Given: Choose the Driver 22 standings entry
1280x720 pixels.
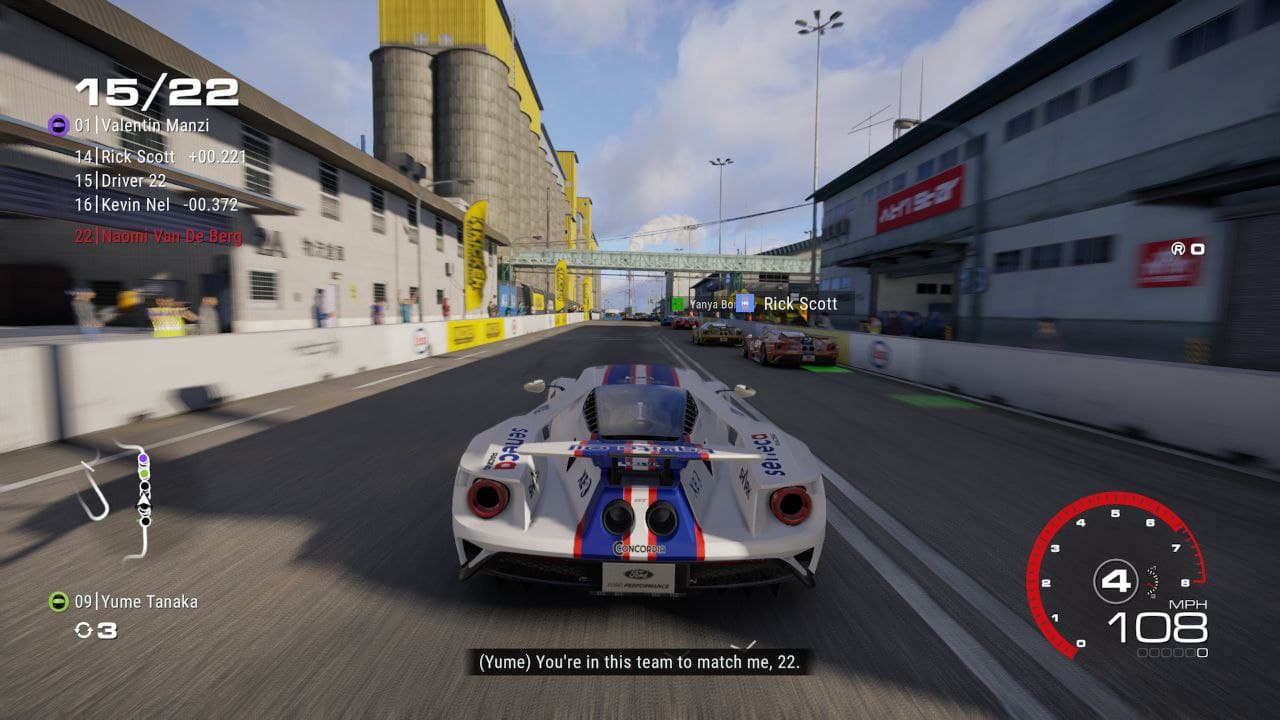Looking at the screenshot, I should (121, 181).
